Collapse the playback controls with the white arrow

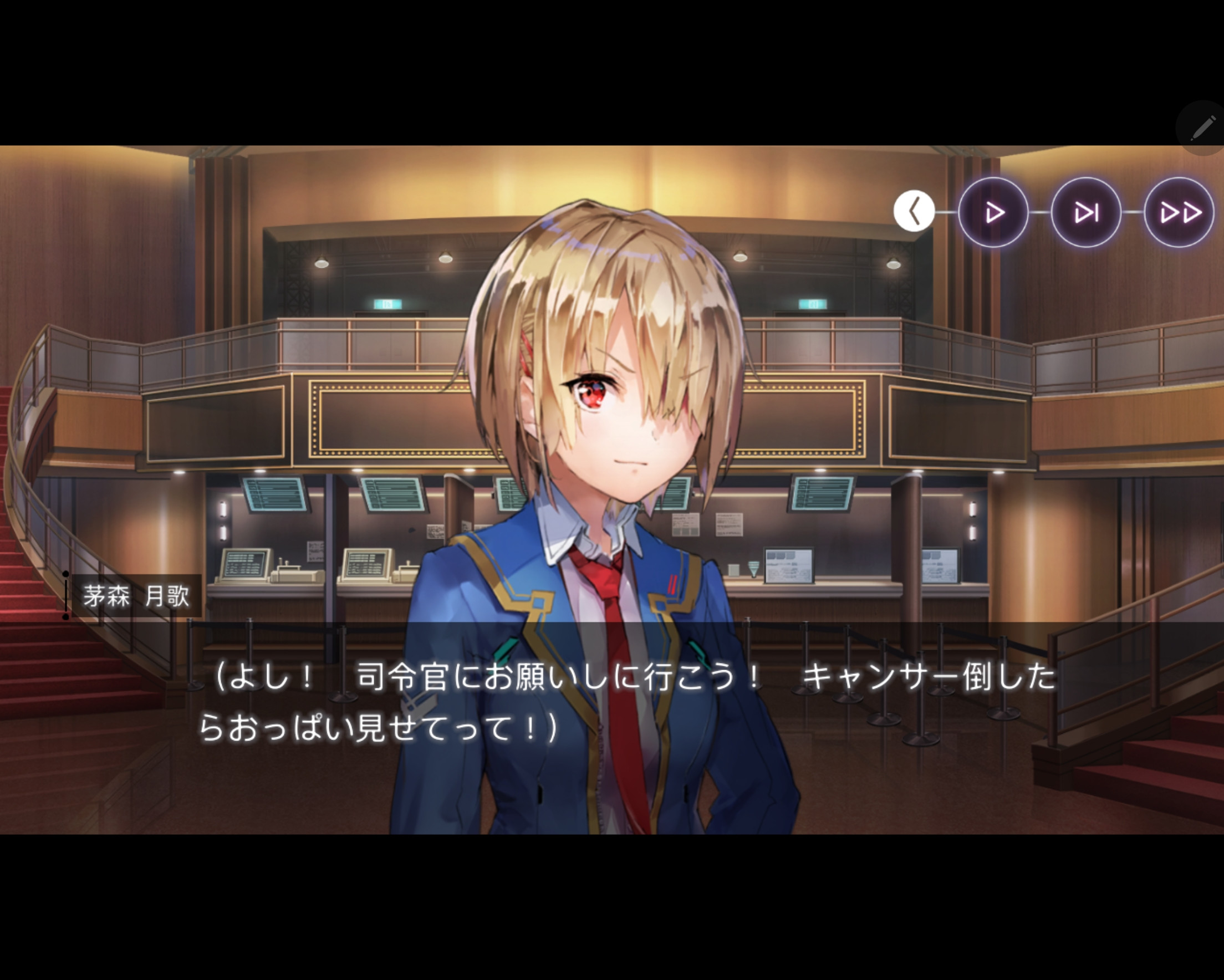(x=914, y=212)
